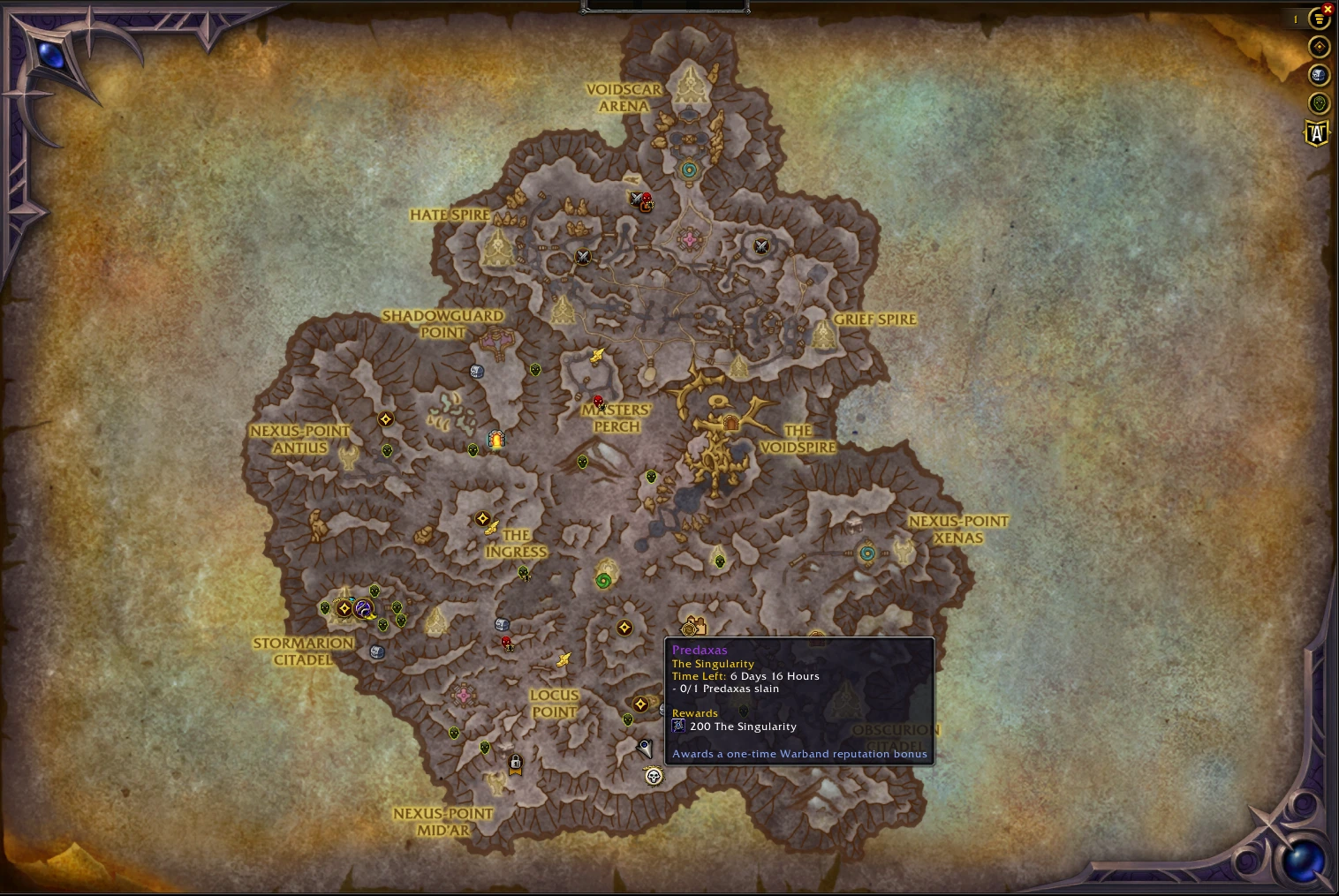Click the green swirl portal marker
1339x896 pixels.
point(603,581)
